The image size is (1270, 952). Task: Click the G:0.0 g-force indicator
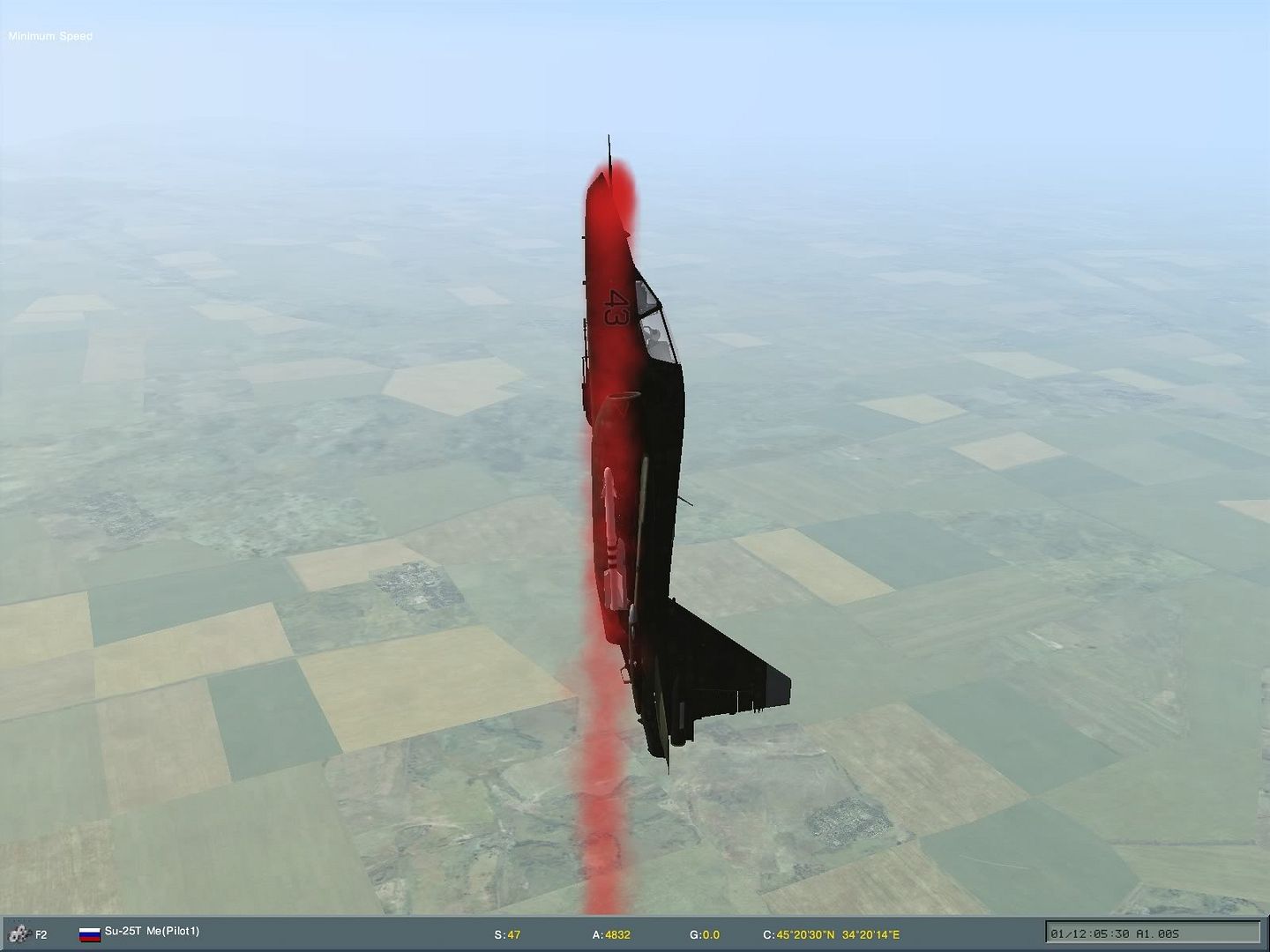pos(706,933)
